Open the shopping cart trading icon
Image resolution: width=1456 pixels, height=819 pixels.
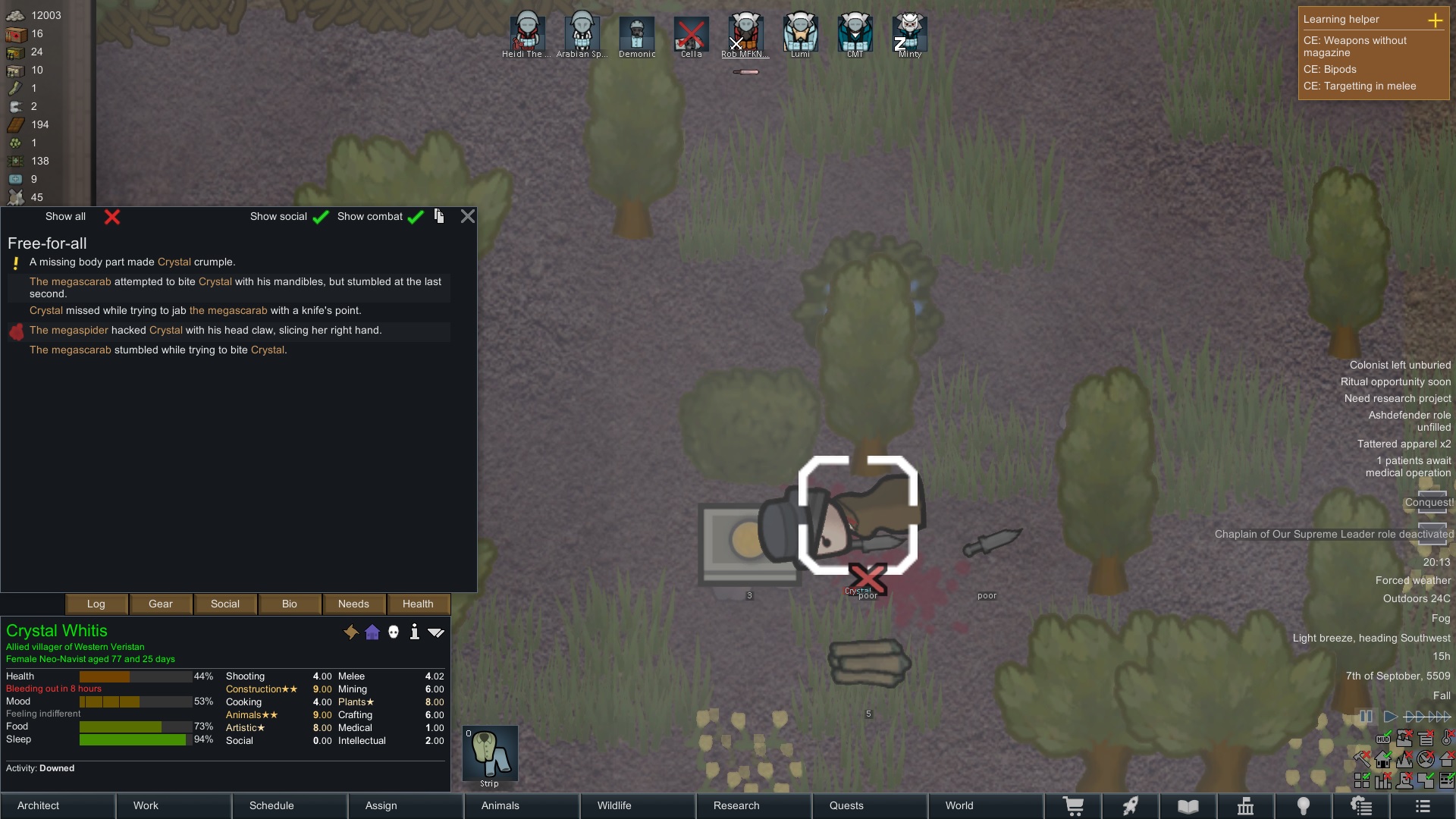tap(1075, 806)
